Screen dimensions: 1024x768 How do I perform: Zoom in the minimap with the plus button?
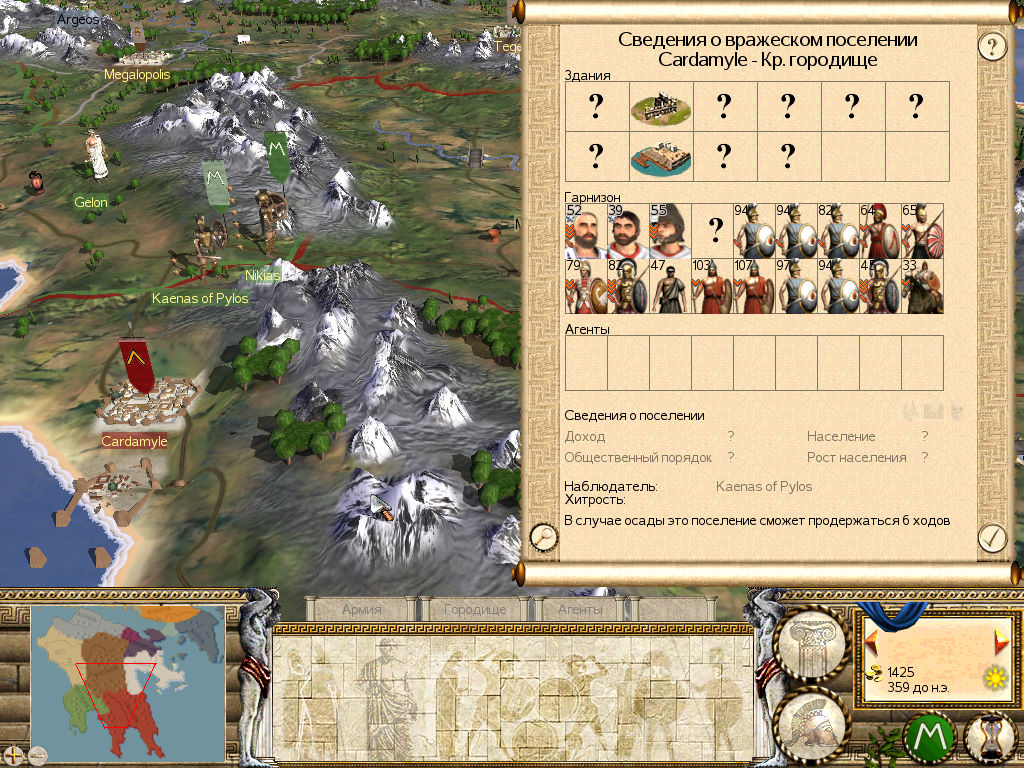point(14,753)
